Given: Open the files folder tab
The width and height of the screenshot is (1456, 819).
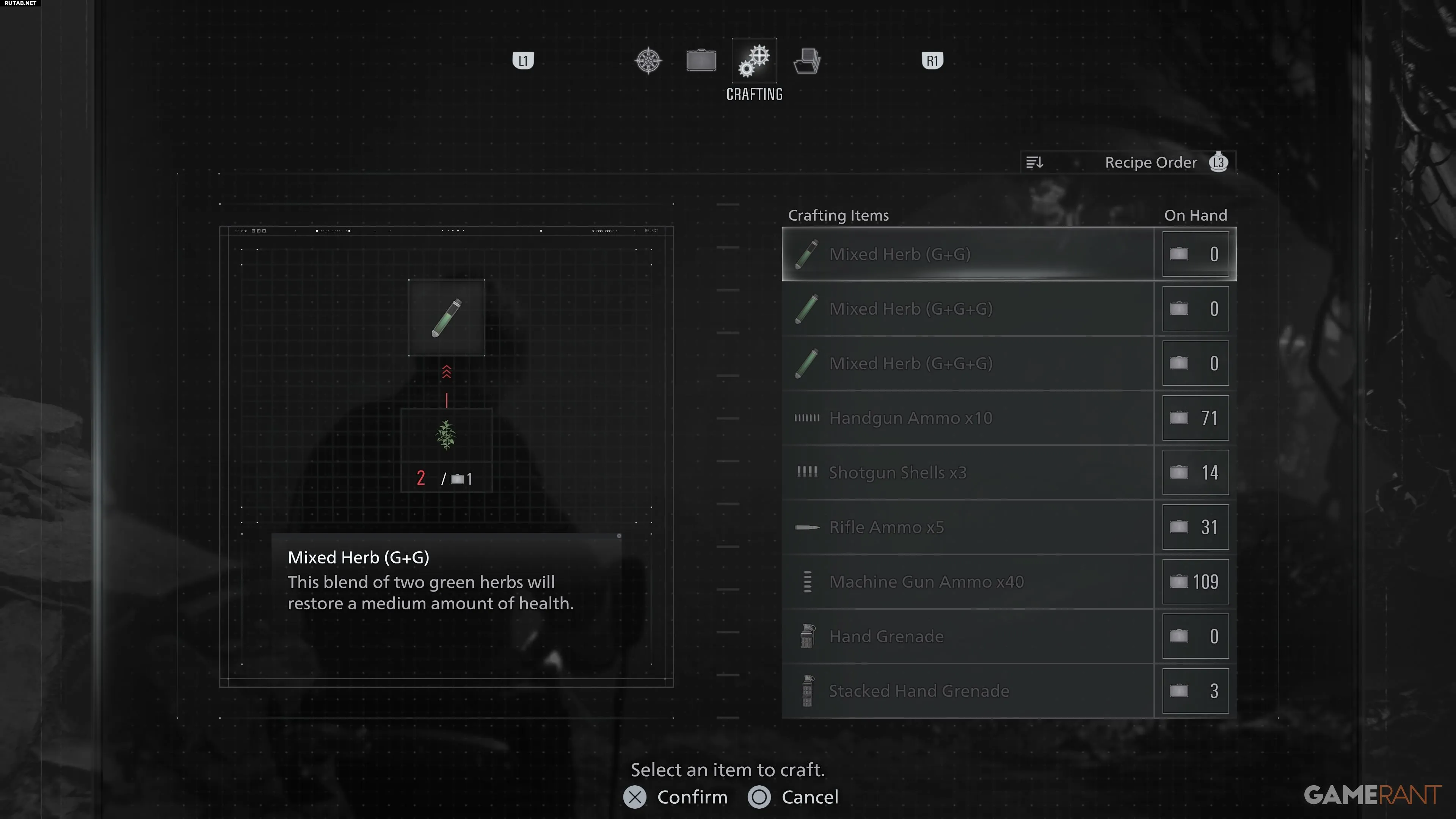Looking at the screenshot, I should (807, 61).
